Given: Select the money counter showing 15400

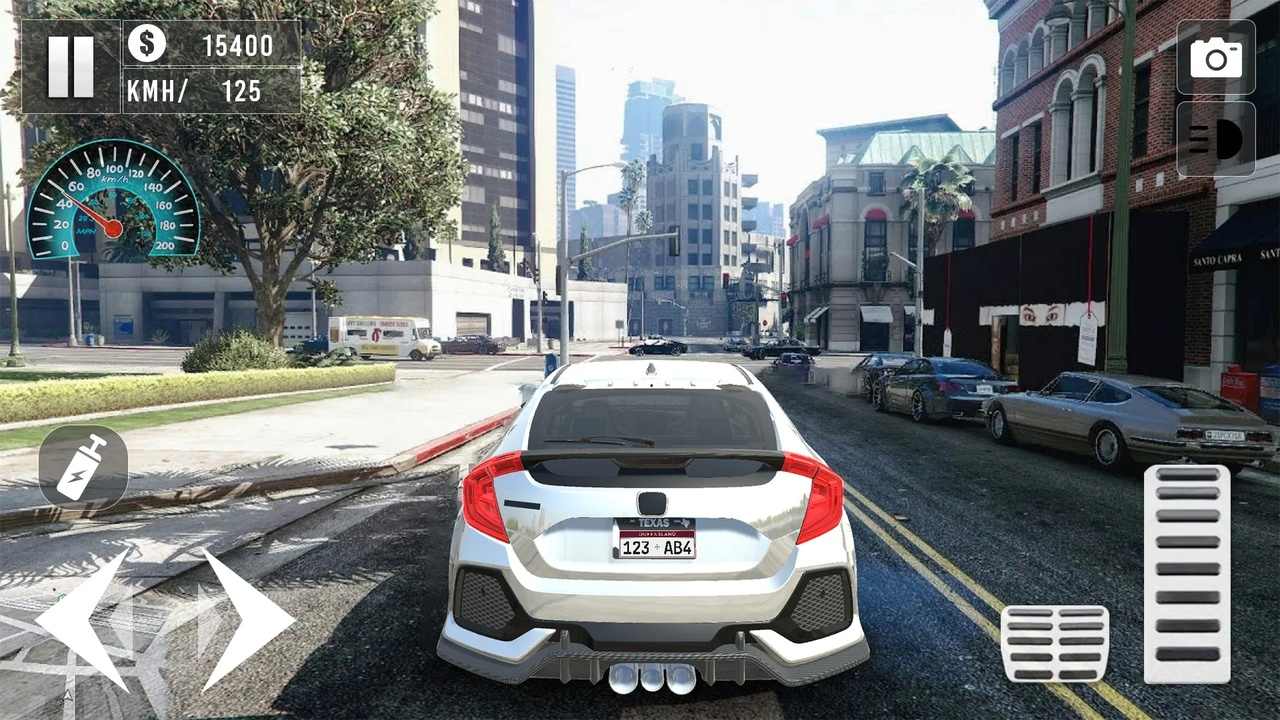Looking at the screenshot, I should point(240,45).
